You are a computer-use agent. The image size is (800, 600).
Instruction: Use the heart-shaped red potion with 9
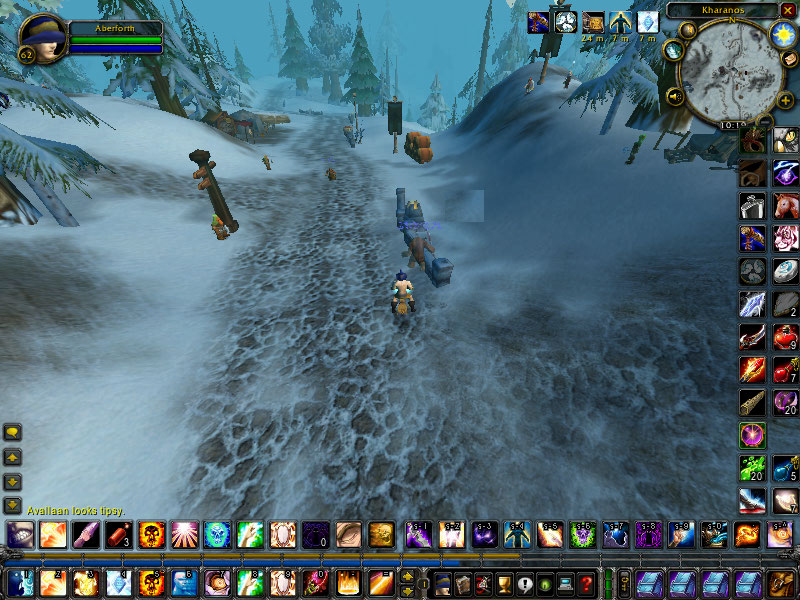(x=785, y=336)
